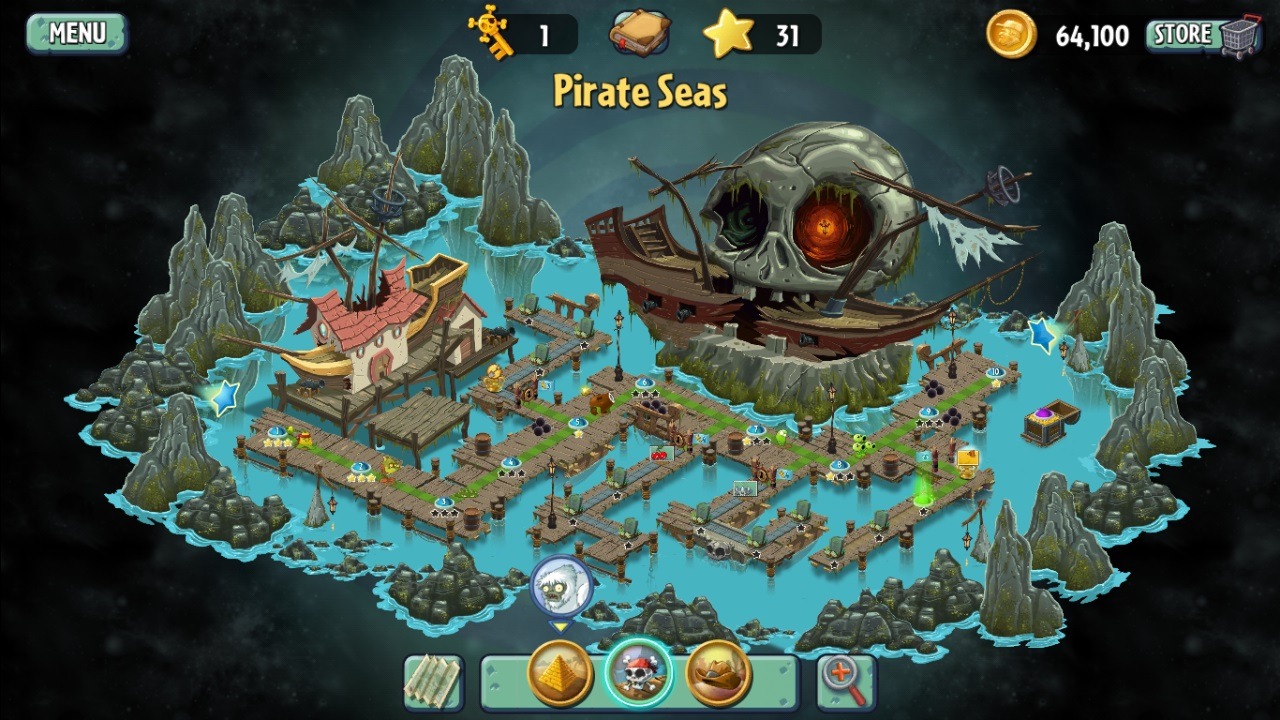Select the Yeti zombie marker bubble

pos(561,588)
